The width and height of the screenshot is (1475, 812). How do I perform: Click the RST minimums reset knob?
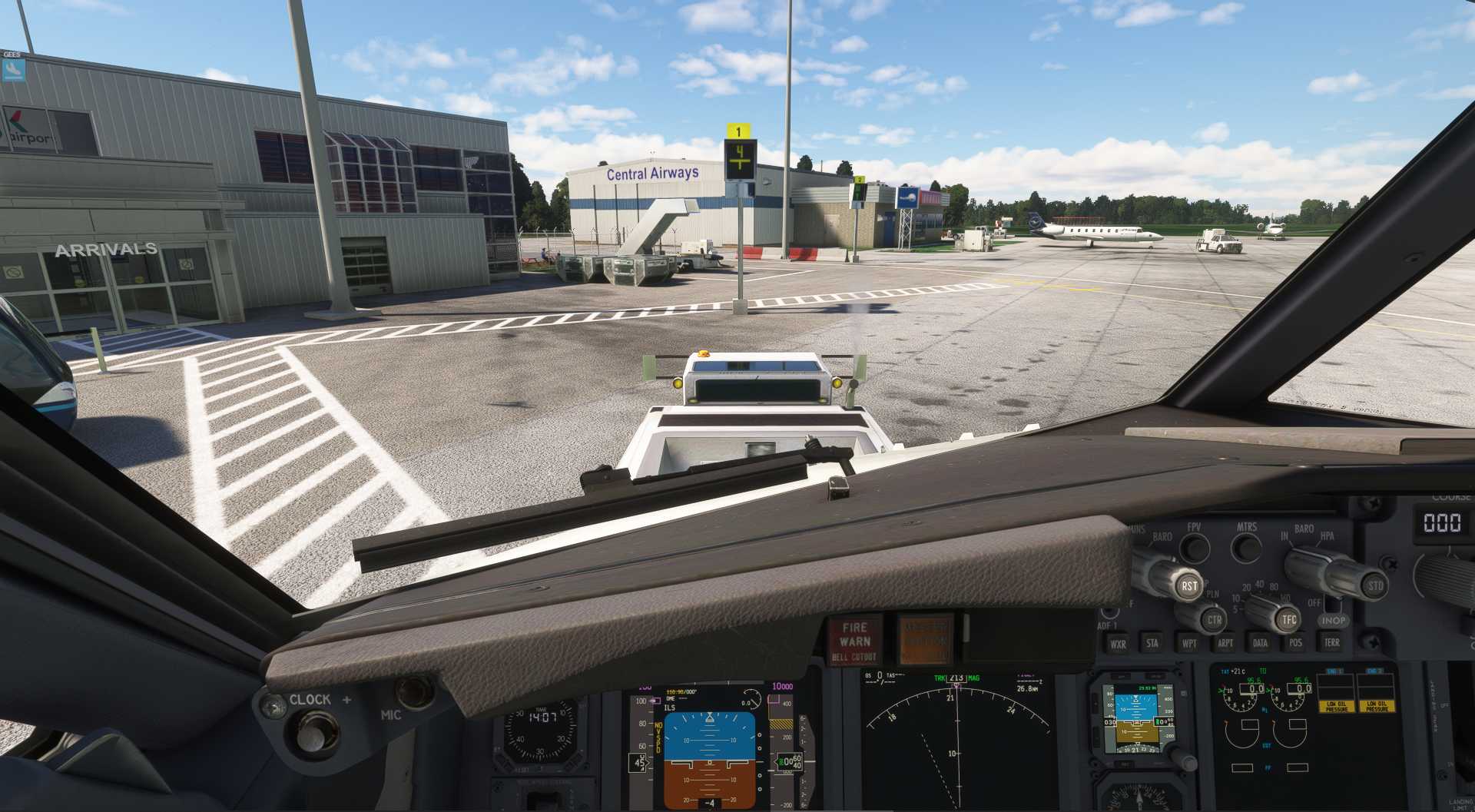tap(1188, 585)
